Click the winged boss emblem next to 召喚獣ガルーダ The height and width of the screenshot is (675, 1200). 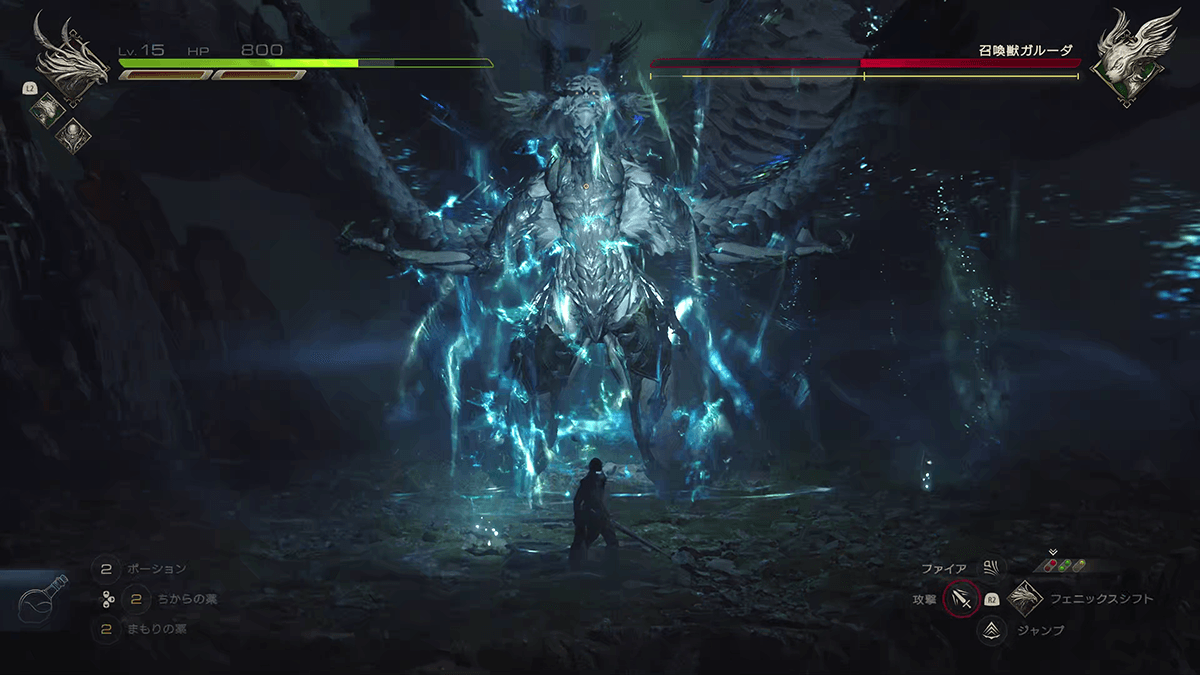click(x=1131, y=58)
